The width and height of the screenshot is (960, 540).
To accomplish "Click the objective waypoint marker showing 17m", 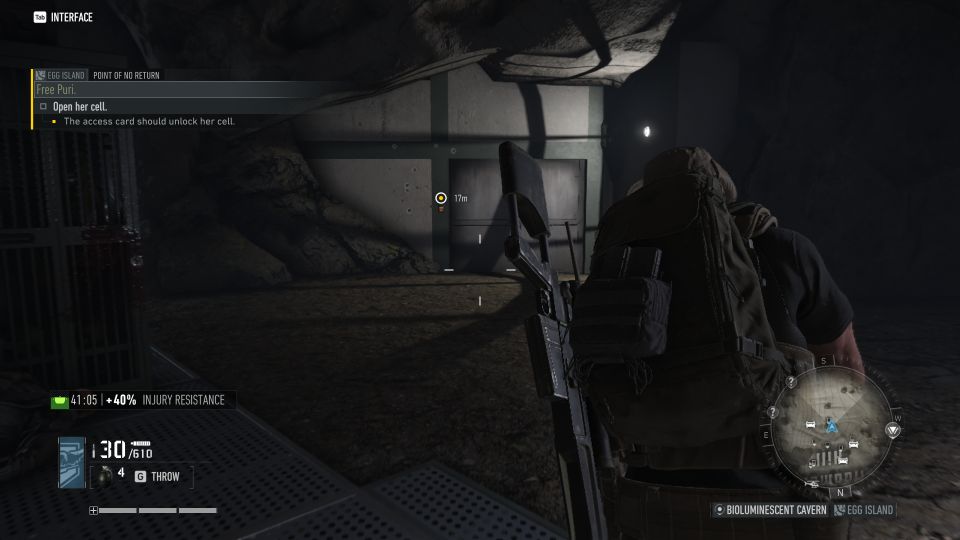I will (x=440, y=199).
